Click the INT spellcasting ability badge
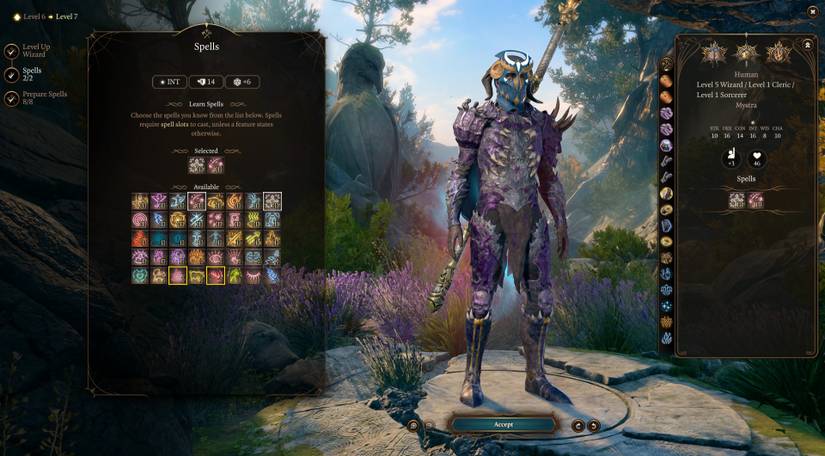825x456 pixels. click(x=169, y=82)
